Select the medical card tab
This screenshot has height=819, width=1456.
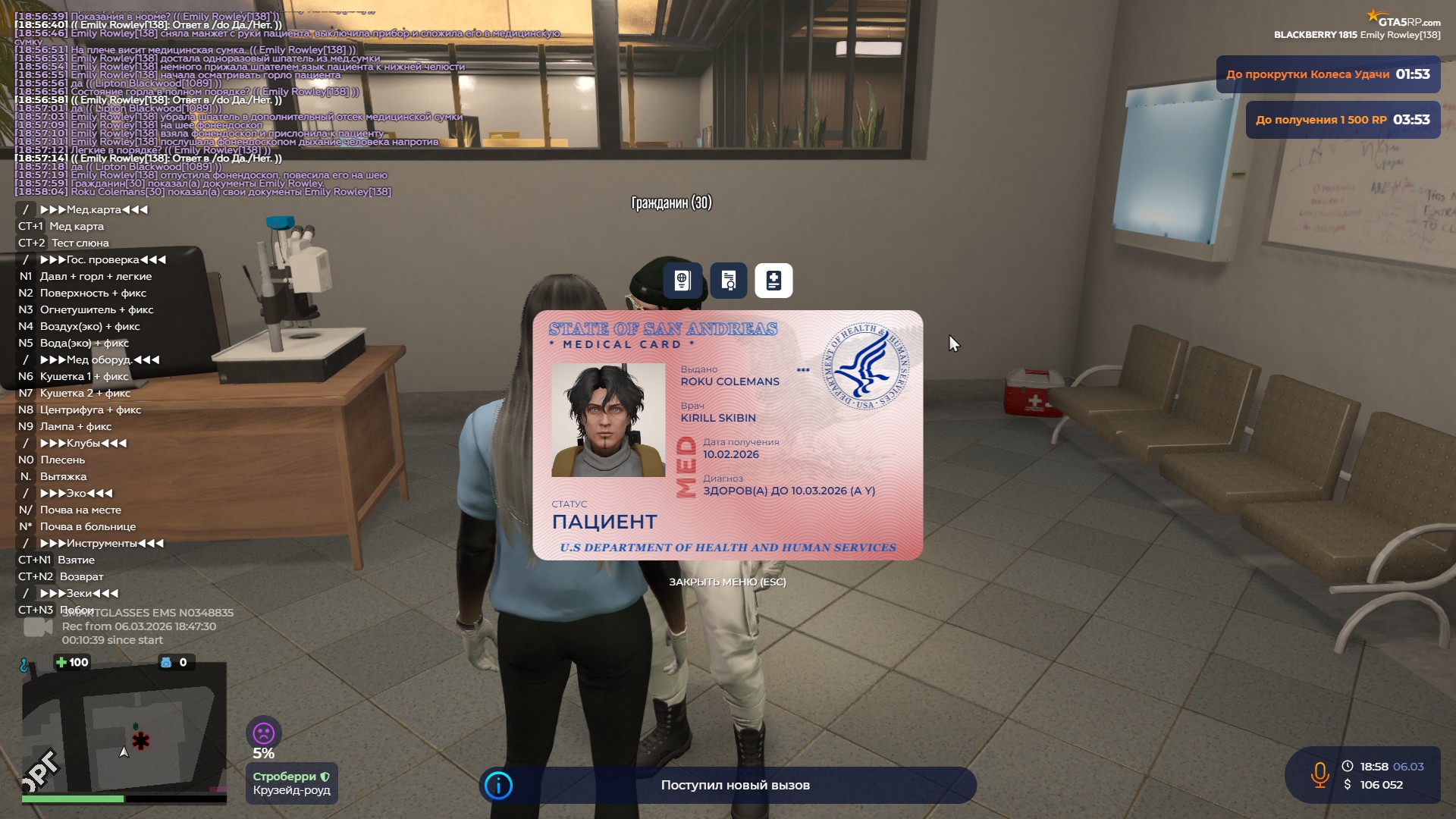coord(773,281)
